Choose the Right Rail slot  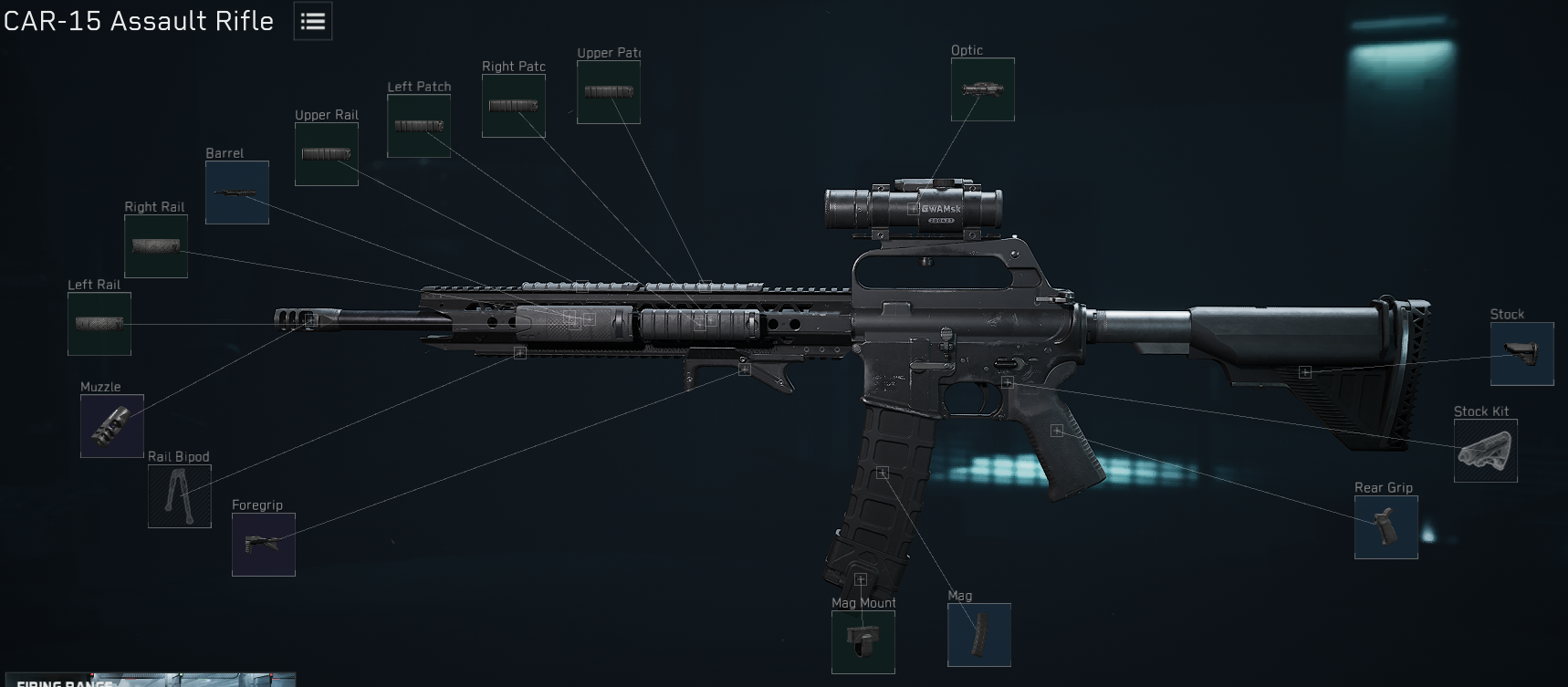pos(156,246)
